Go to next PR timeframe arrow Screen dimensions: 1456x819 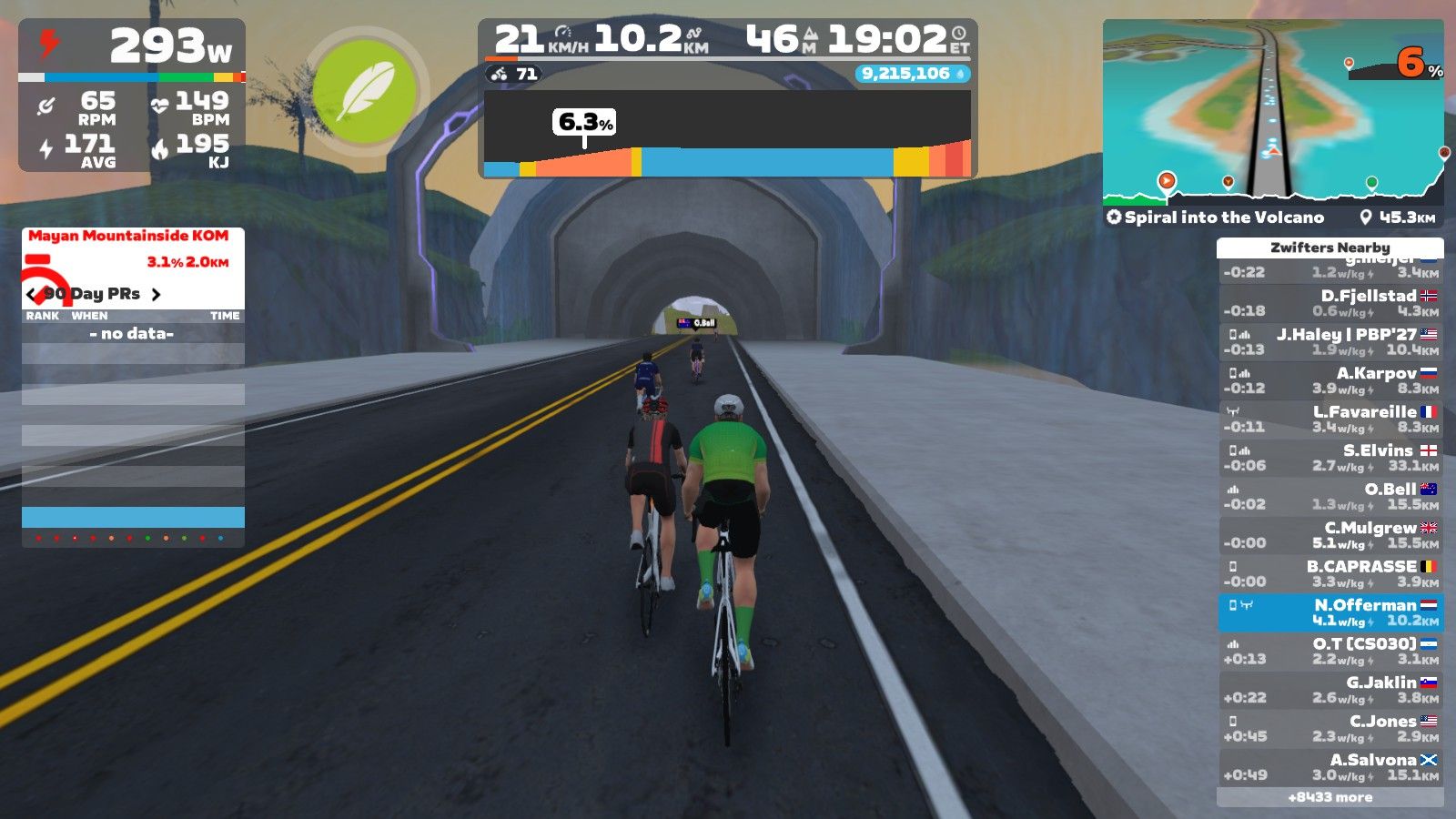(x=157, y=294)
